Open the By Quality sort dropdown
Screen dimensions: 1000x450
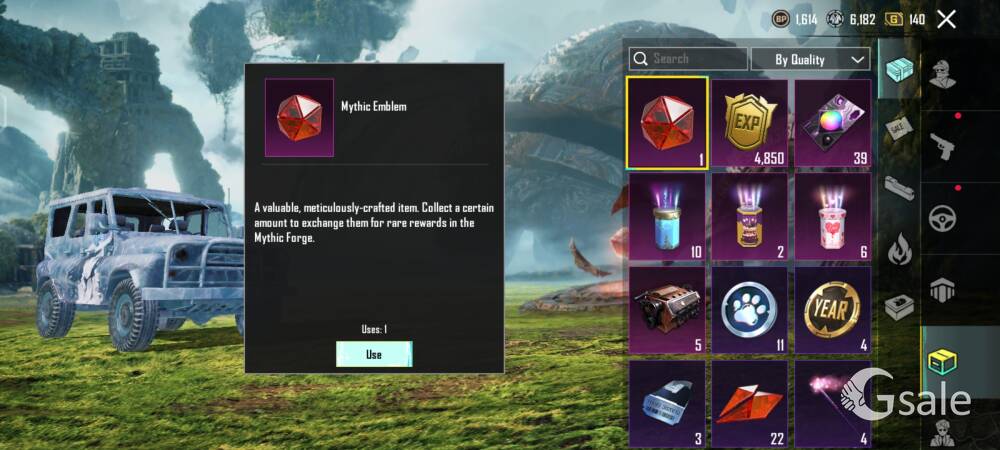coord(810,59)
